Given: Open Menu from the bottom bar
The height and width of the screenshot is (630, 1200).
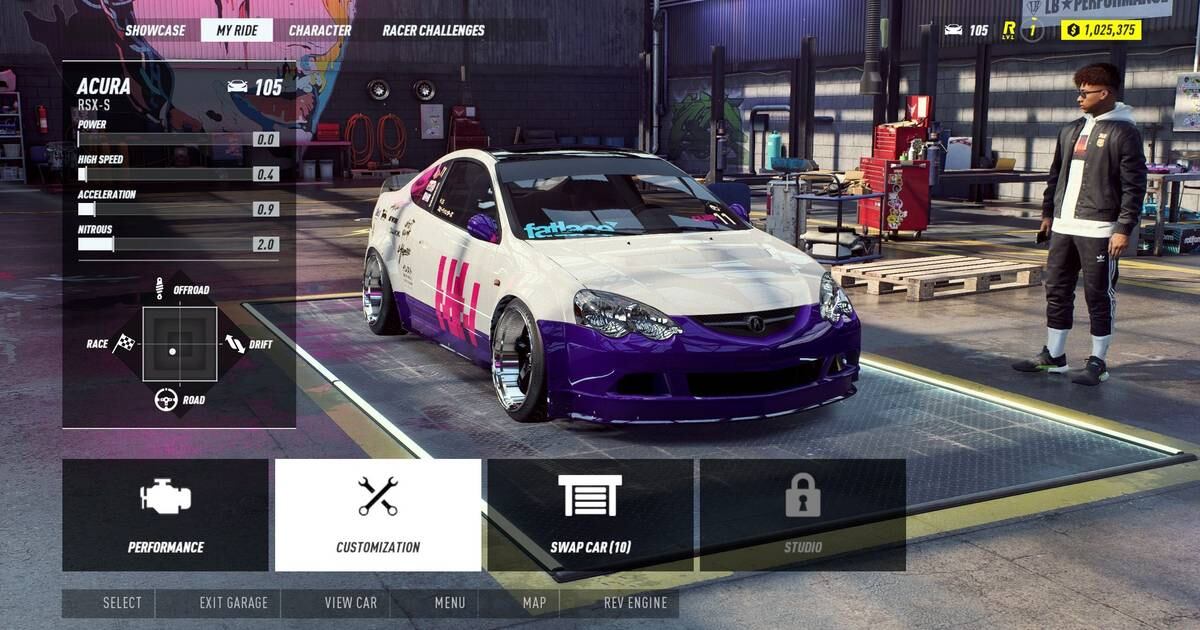Looking at the screenshot, I should (450, 603).
